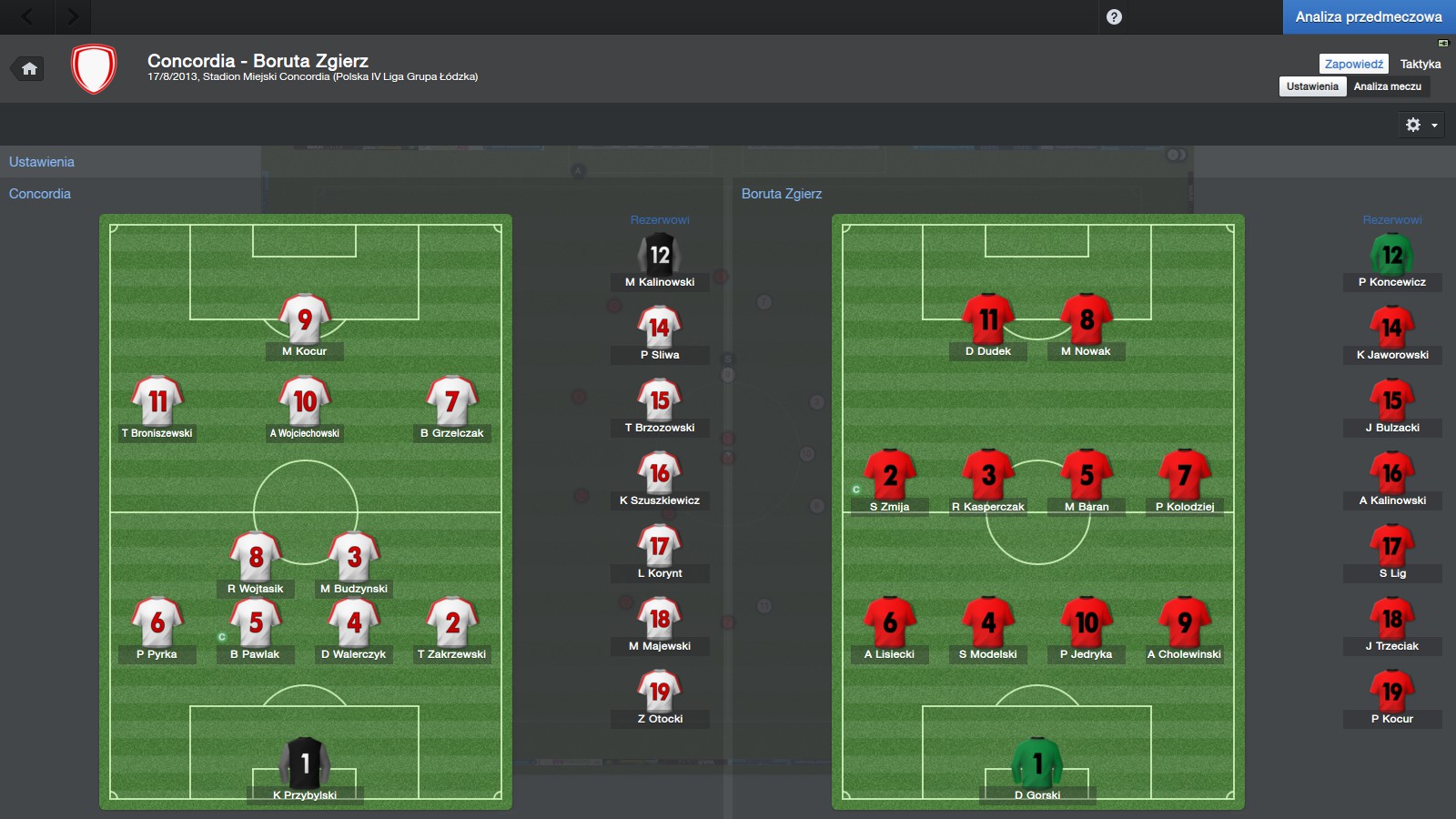Select the Ustawienia sub-tab
This screenshot has width=1456, height=819.
point(1312,86)
